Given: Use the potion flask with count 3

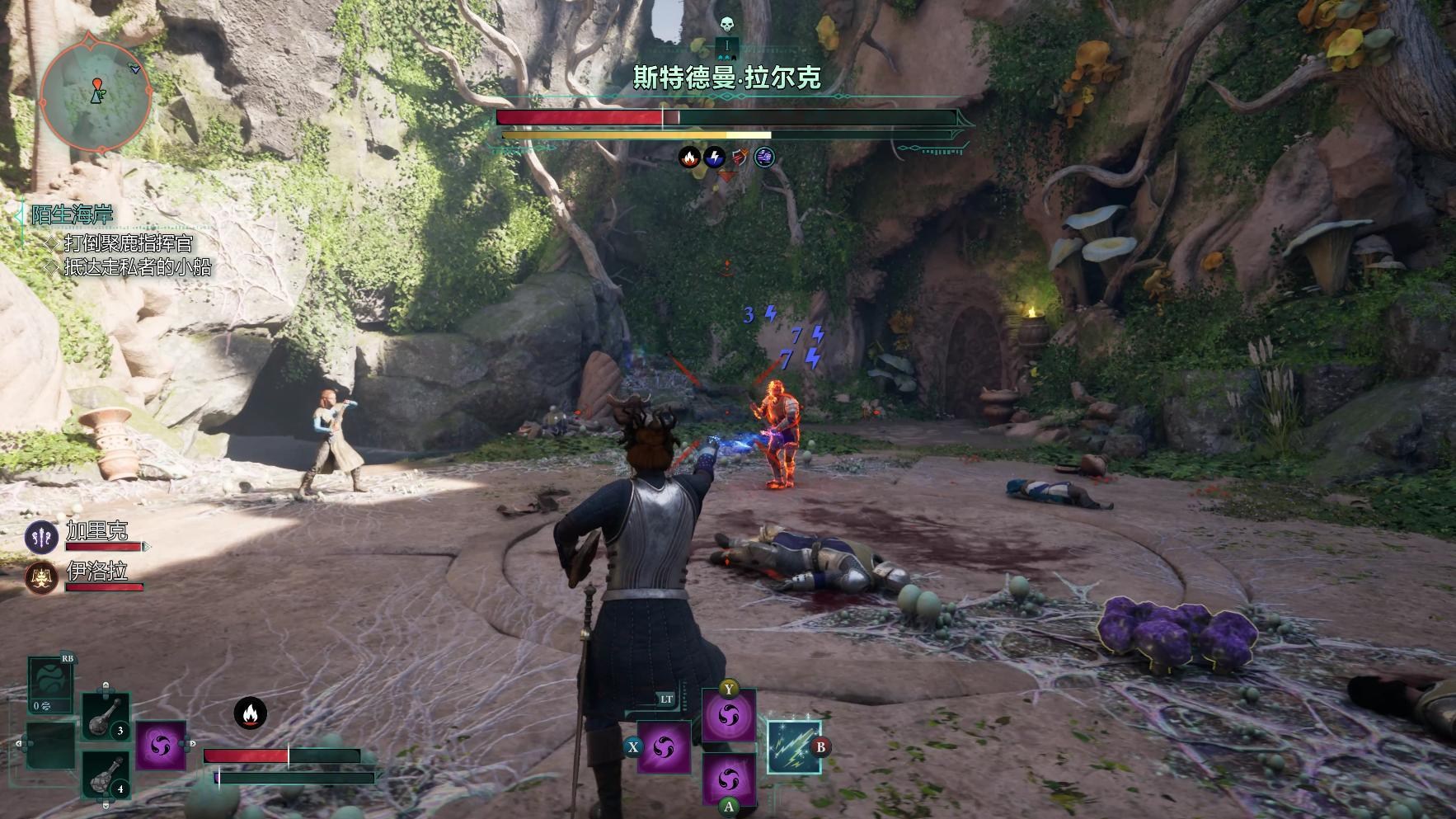Looking at the screenshot, I should coord(106,716).
